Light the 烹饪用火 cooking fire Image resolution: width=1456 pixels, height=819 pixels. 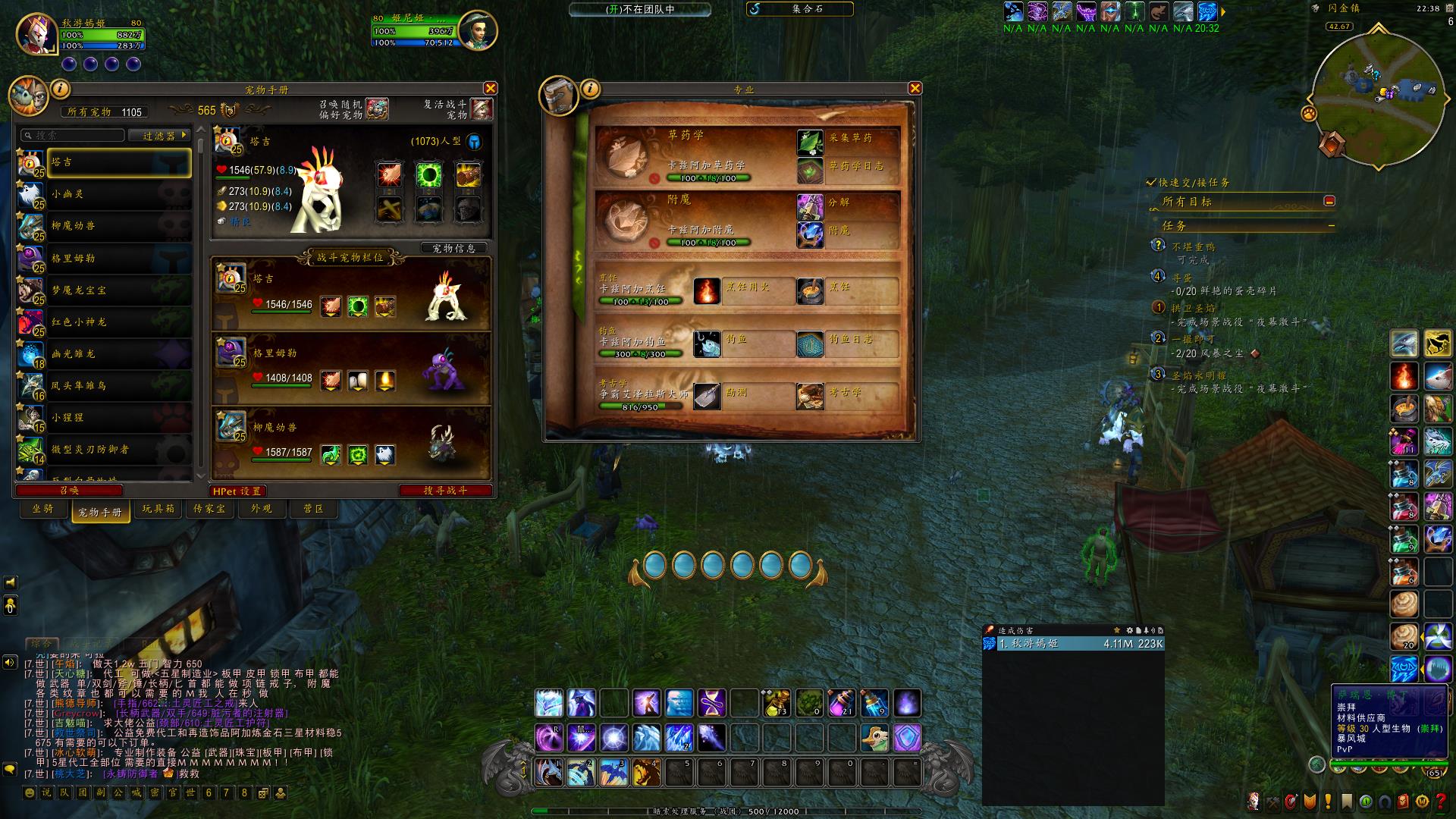pyautogui.click(x=707, y=291)
